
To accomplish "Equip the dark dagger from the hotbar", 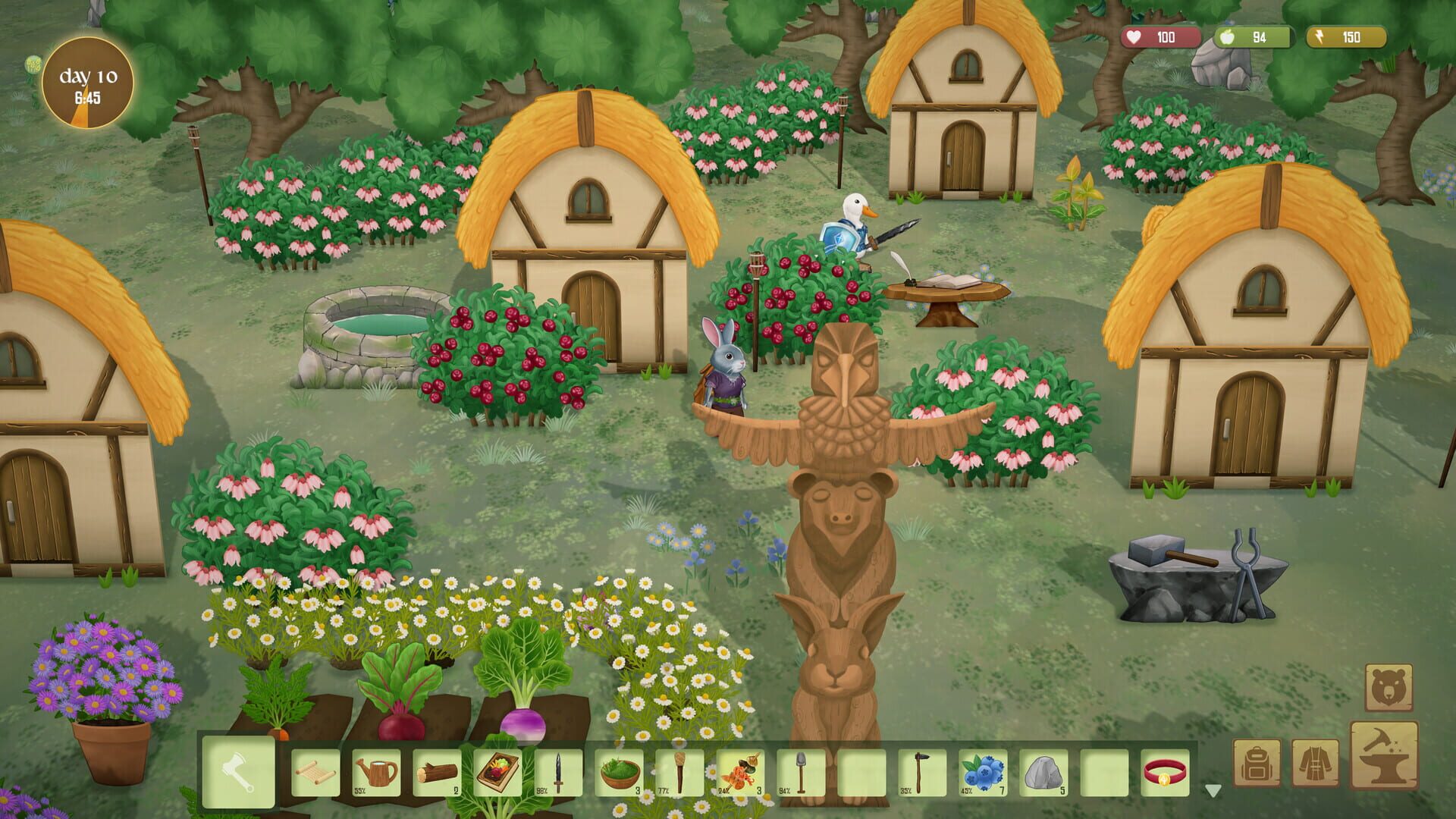I will [558, 773].
